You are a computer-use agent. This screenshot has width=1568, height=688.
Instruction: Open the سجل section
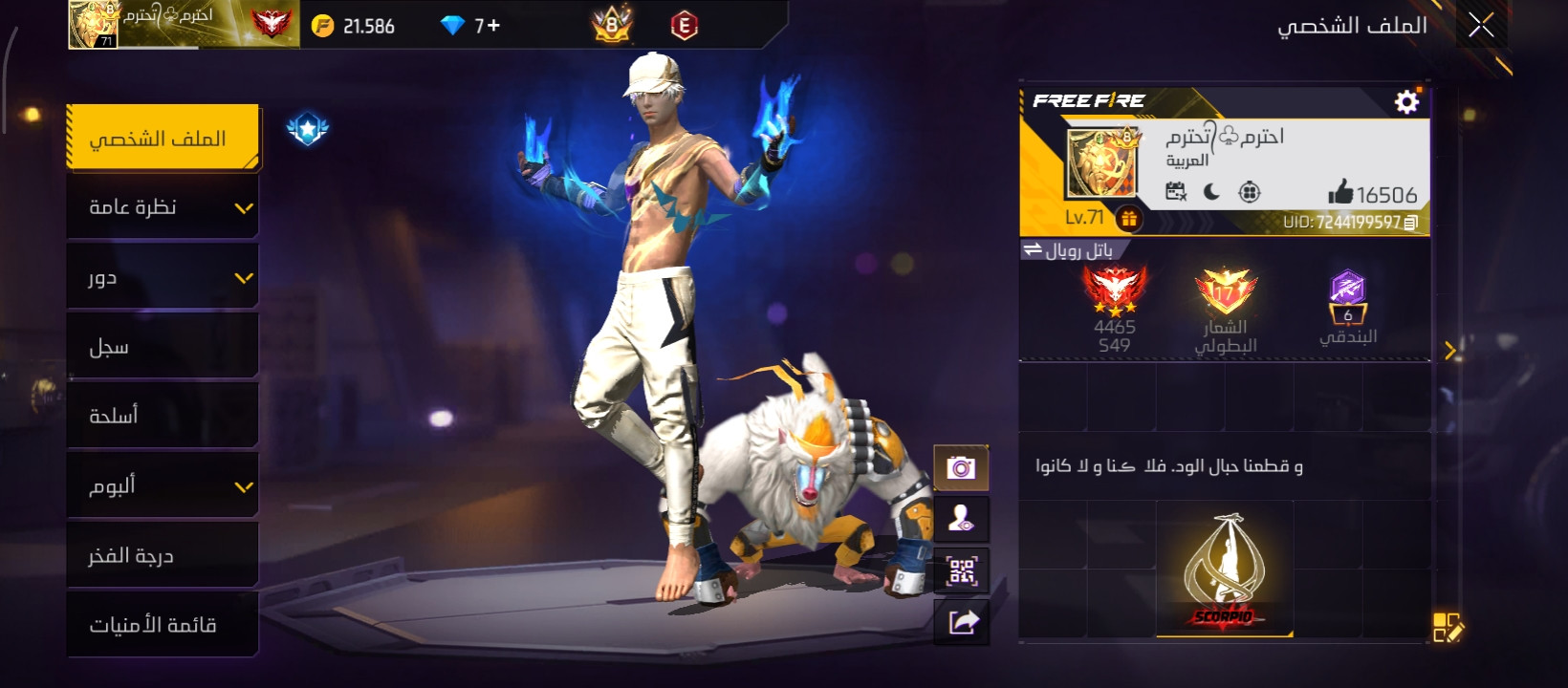(163, 348)
